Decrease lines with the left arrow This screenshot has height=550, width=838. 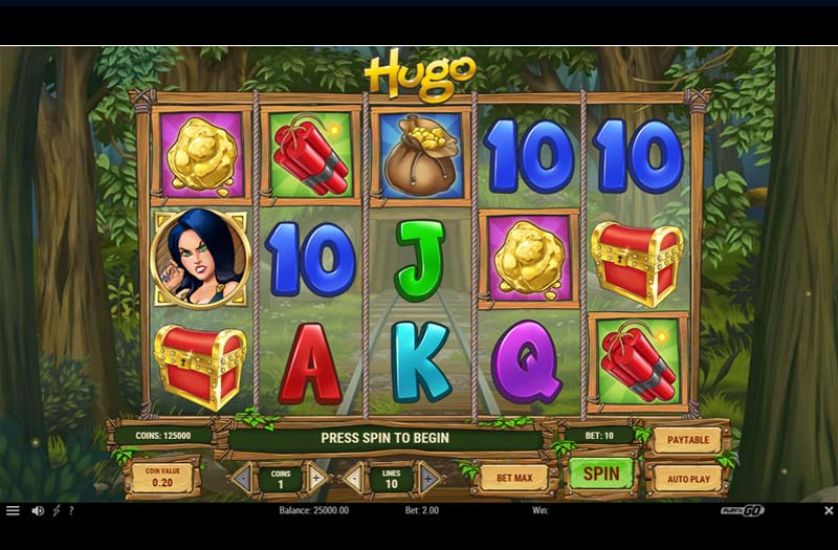(x=353, y=478)
